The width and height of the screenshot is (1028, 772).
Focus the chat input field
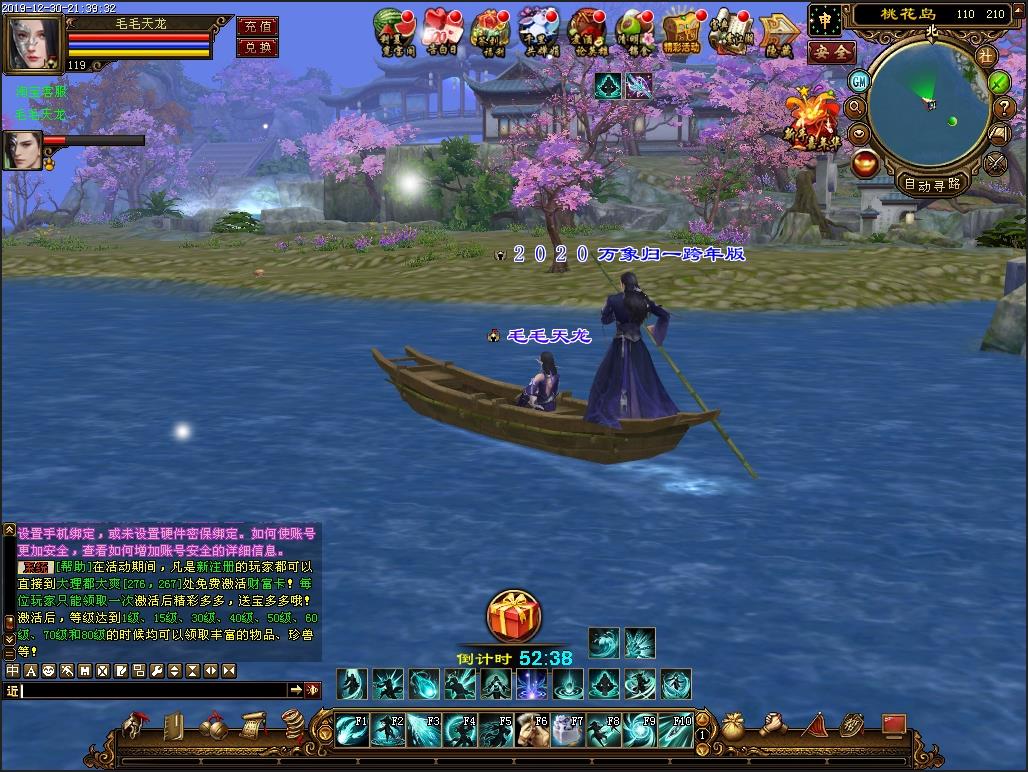coord(155,690)
